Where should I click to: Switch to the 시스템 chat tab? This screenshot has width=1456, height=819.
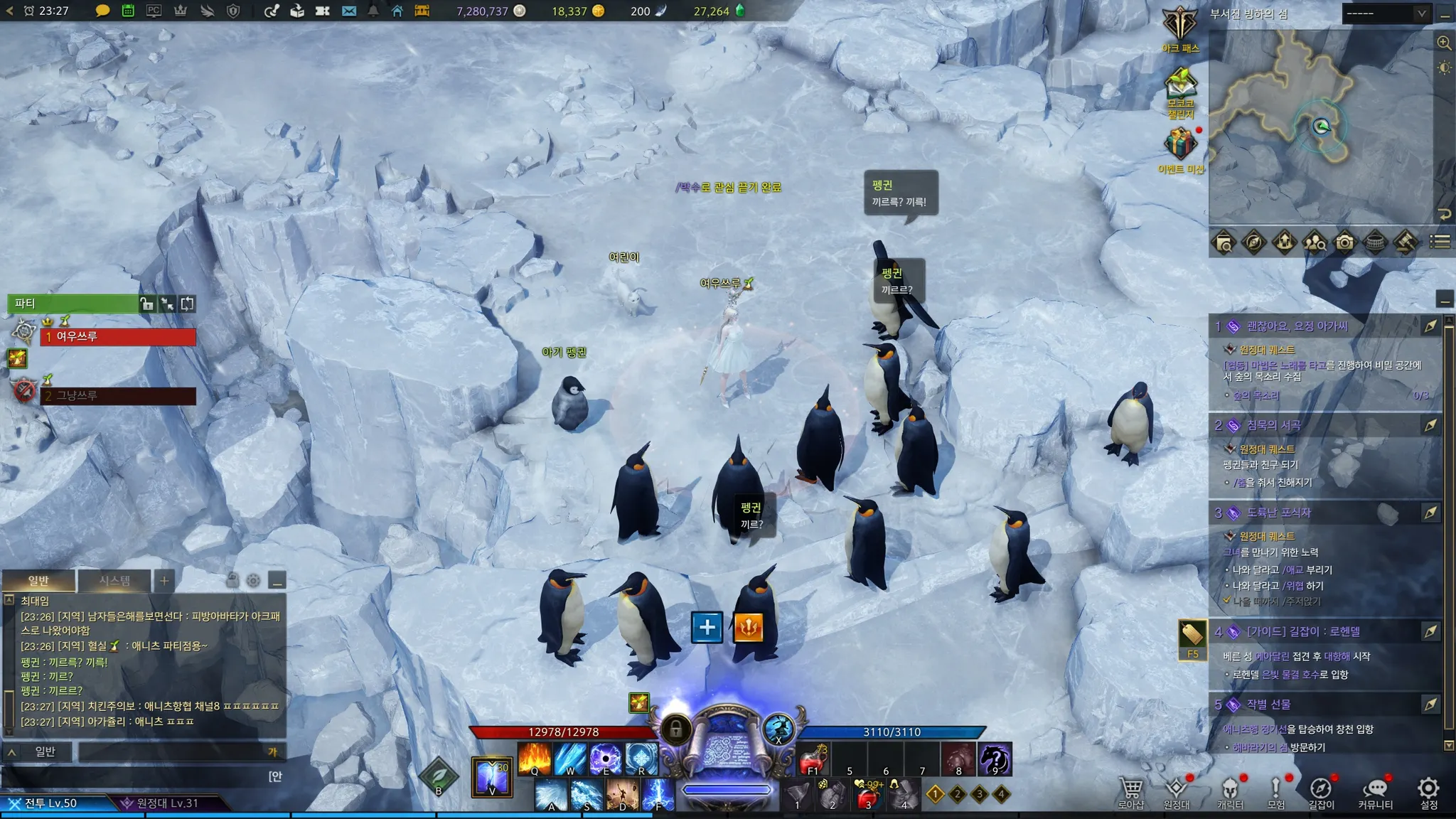114,581
